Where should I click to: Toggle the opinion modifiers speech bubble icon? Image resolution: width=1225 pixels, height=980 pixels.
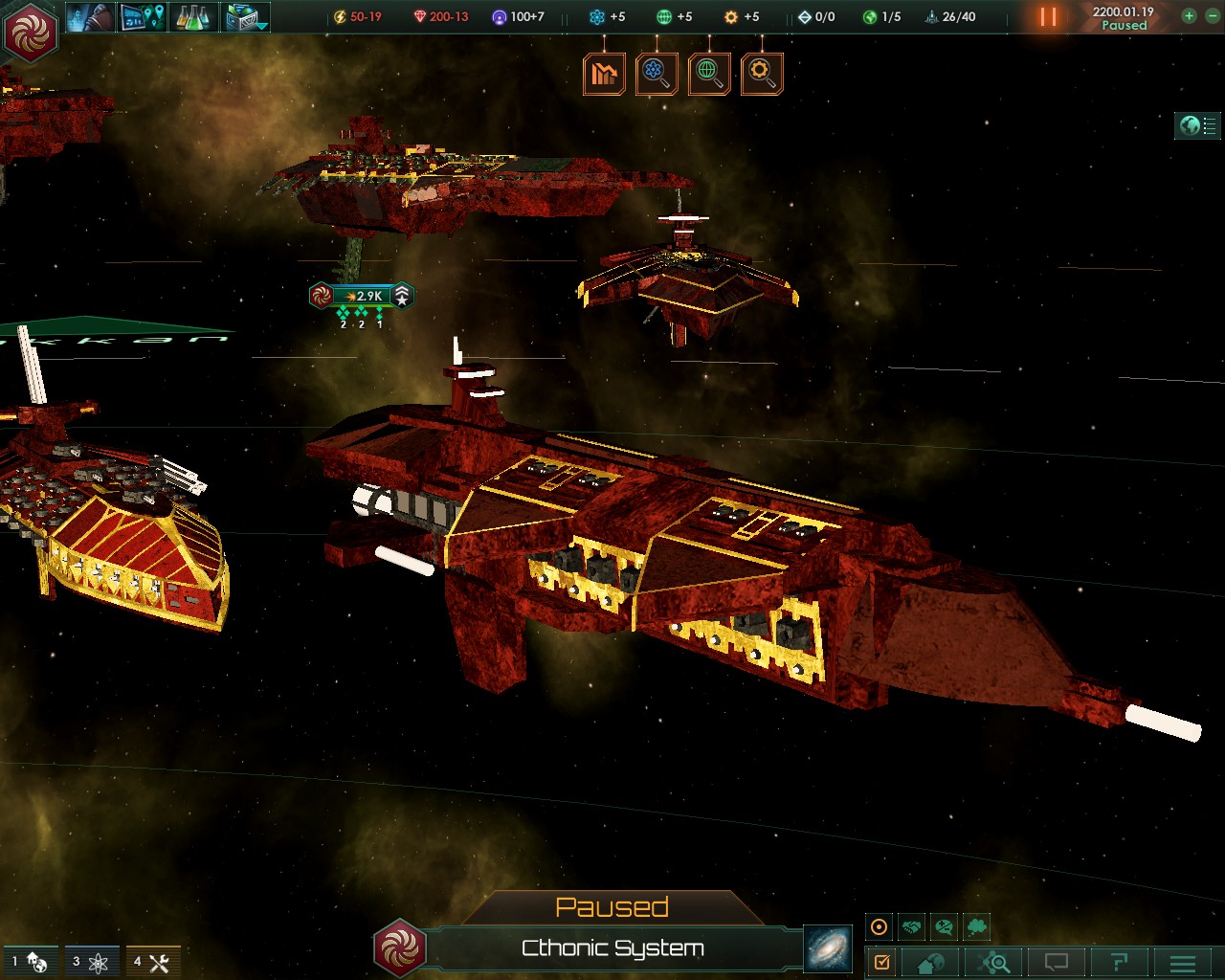(x=944, y=925)
